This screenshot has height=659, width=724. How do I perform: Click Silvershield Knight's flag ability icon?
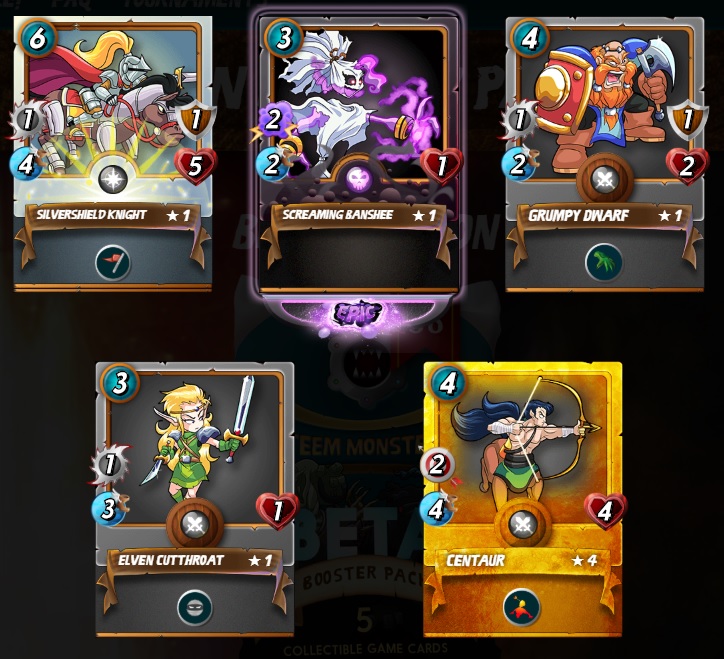pos(113,262)
